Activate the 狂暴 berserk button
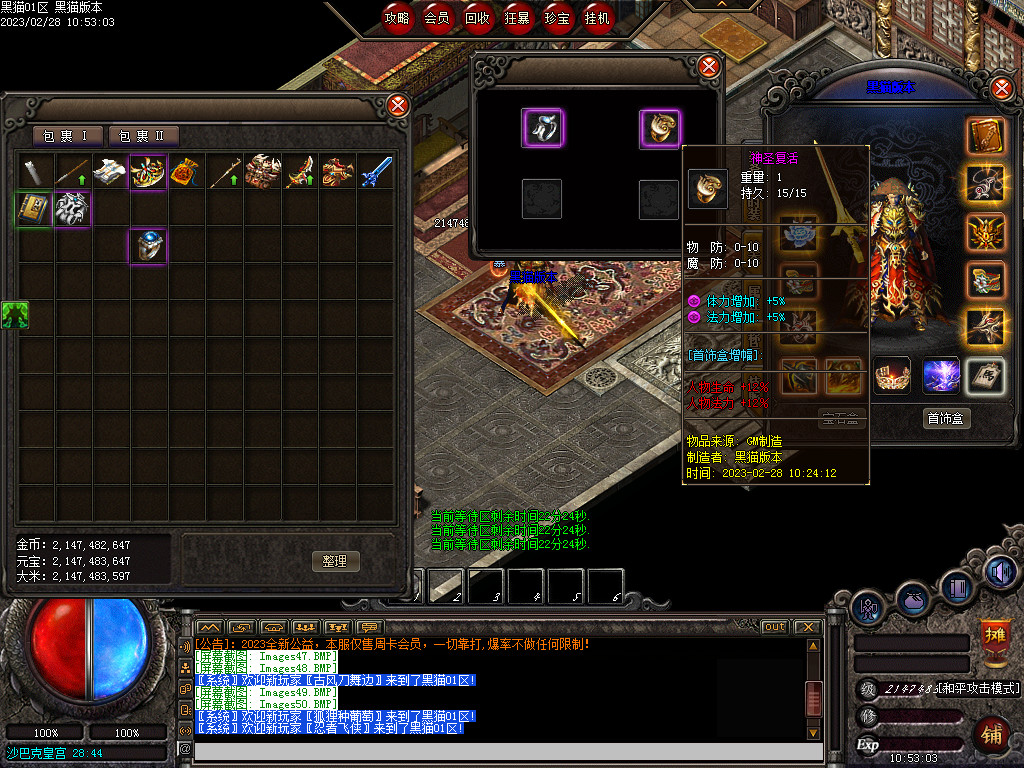This screenshot has width=1024, height=768. tap(517, 18)
